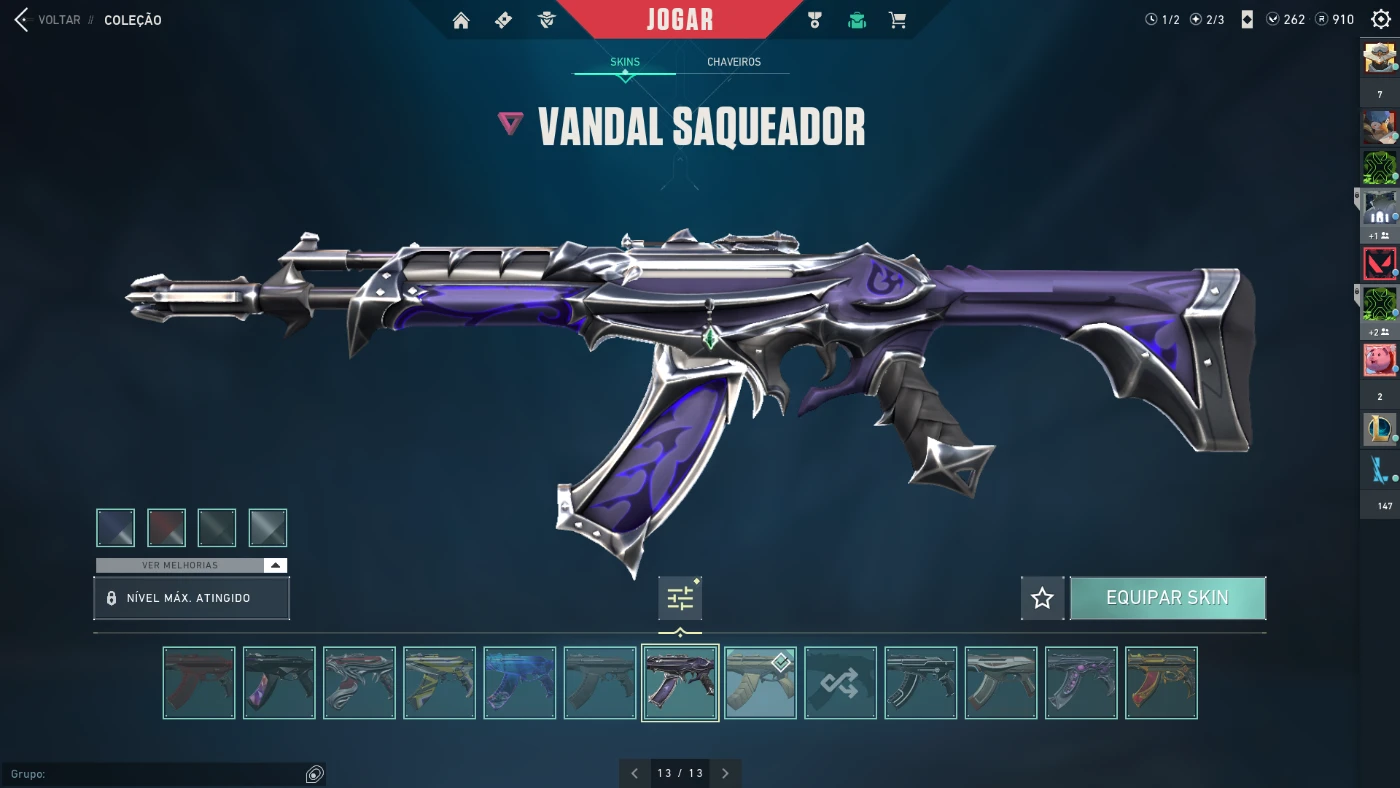Select the first blue variant swatch
The height and width of the screenshot is (788, 1400).
click(x=115, y=527)
